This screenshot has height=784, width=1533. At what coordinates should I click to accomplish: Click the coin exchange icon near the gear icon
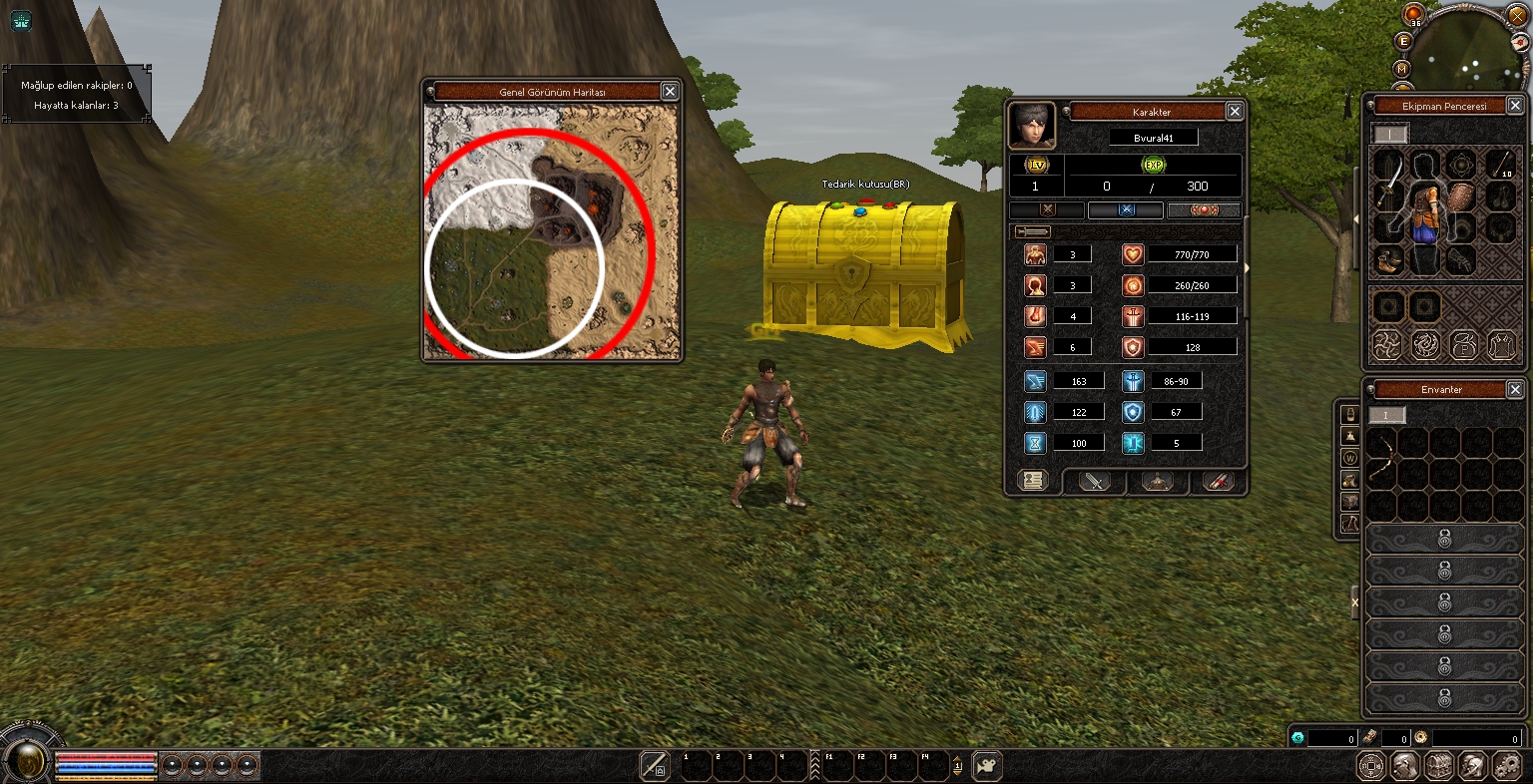click(x=1371, y=768)
